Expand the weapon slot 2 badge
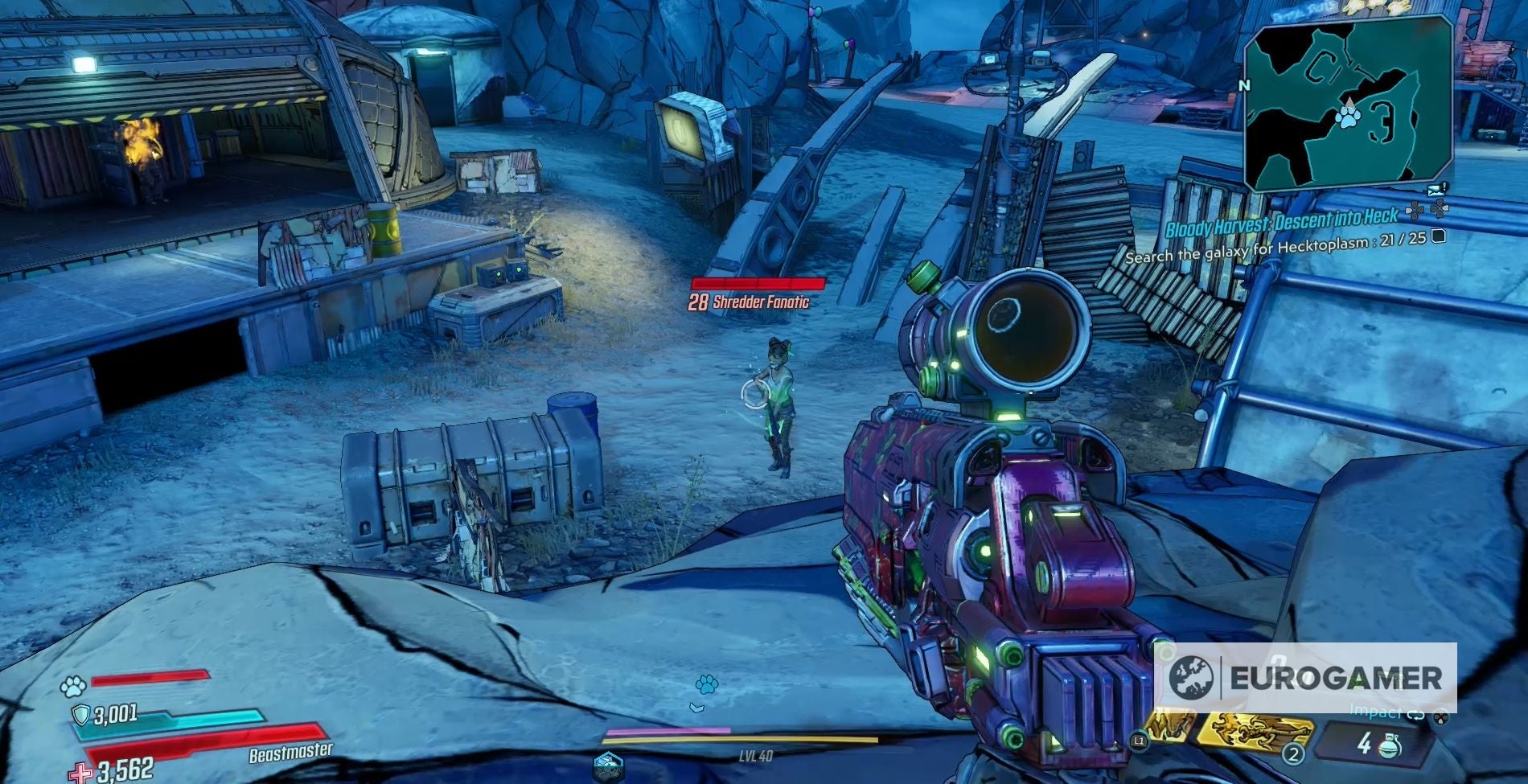This screenshot has width=1528, height=784. (x=1293, y=754)
